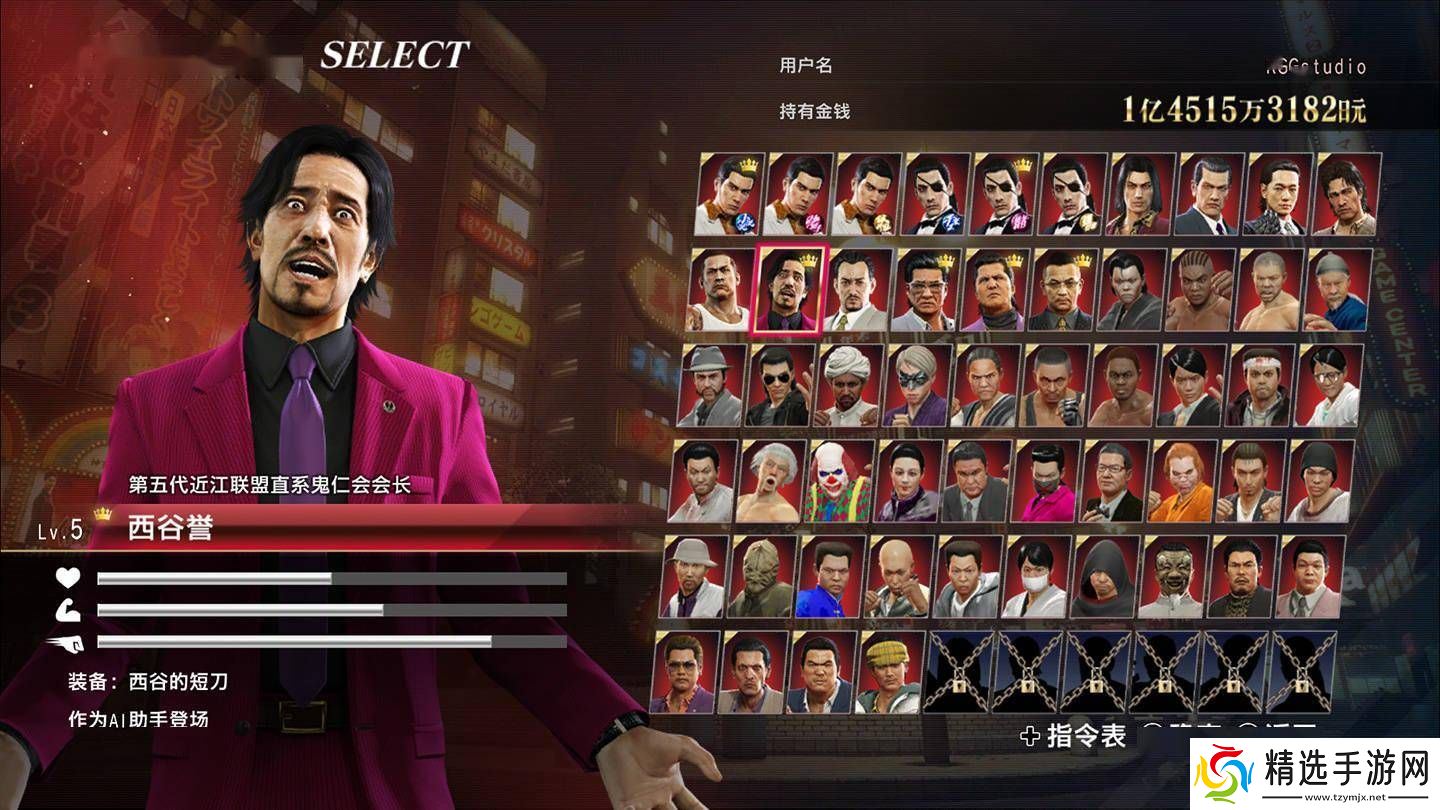The width and height of the screenshot is (1440, 810).
Task: Select the fighter in the grey fedora
Action: (712, 386)
